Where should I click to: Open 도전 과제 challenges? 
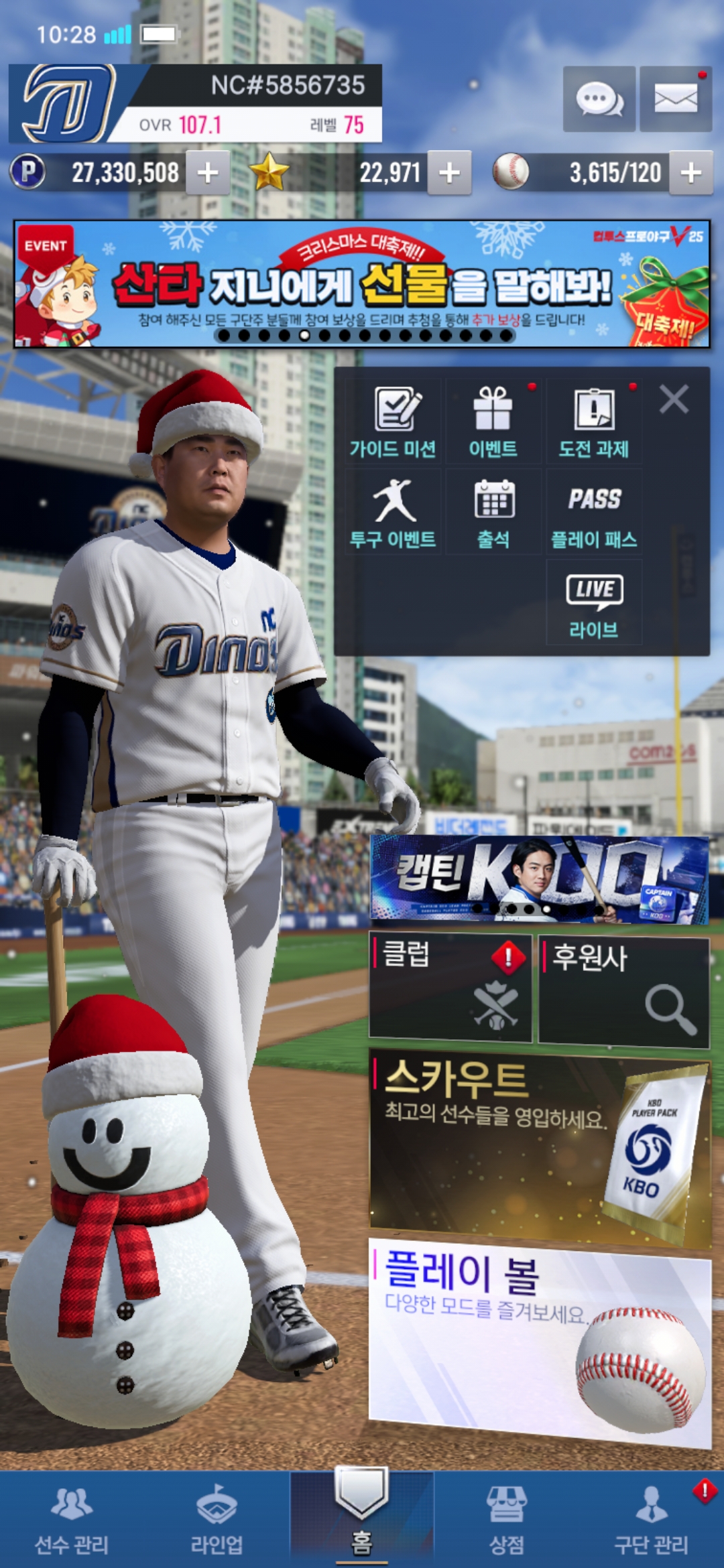tap(594, 422)
